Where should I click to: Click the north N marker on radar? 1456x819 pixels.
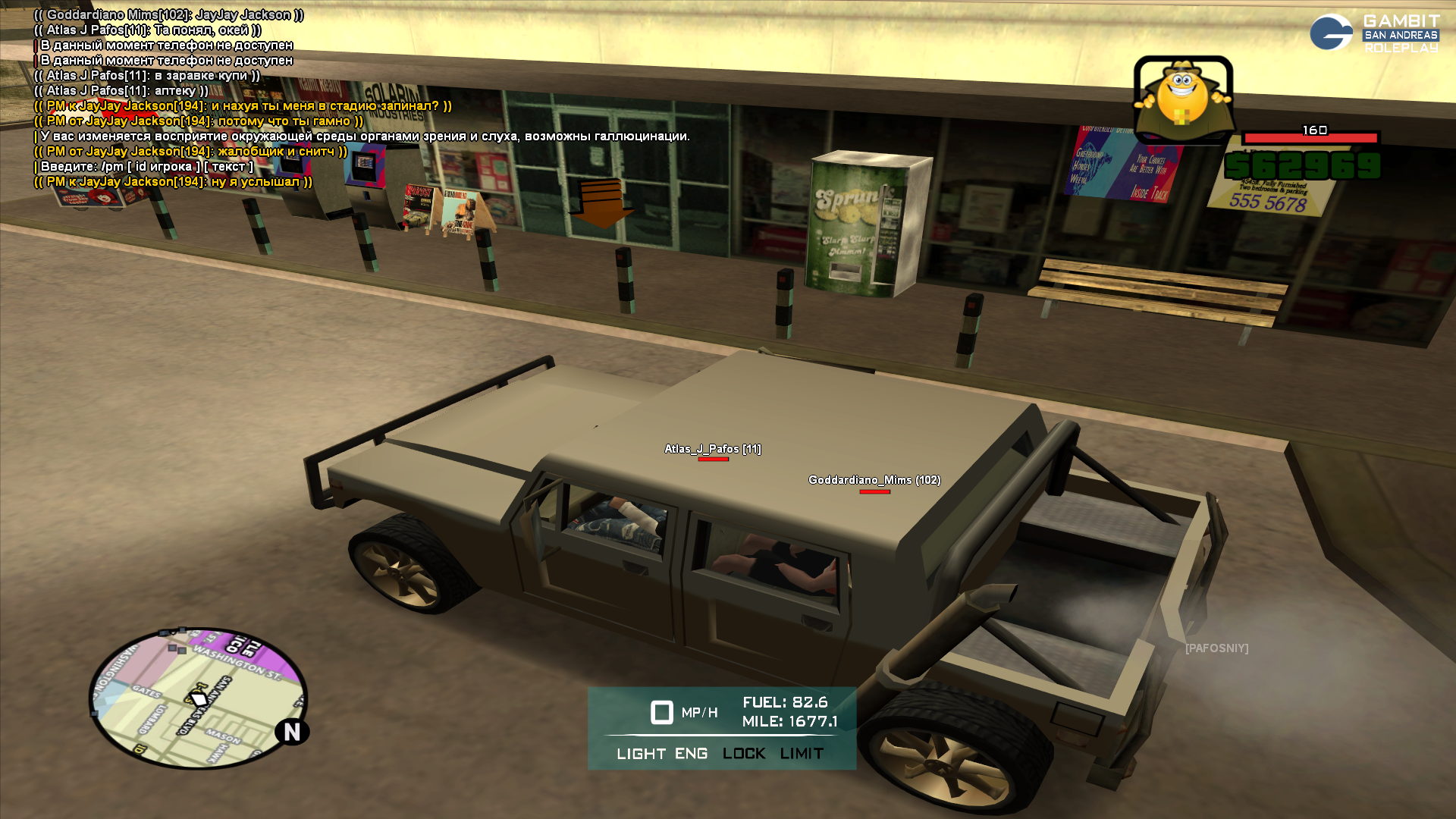coord(292,732)
